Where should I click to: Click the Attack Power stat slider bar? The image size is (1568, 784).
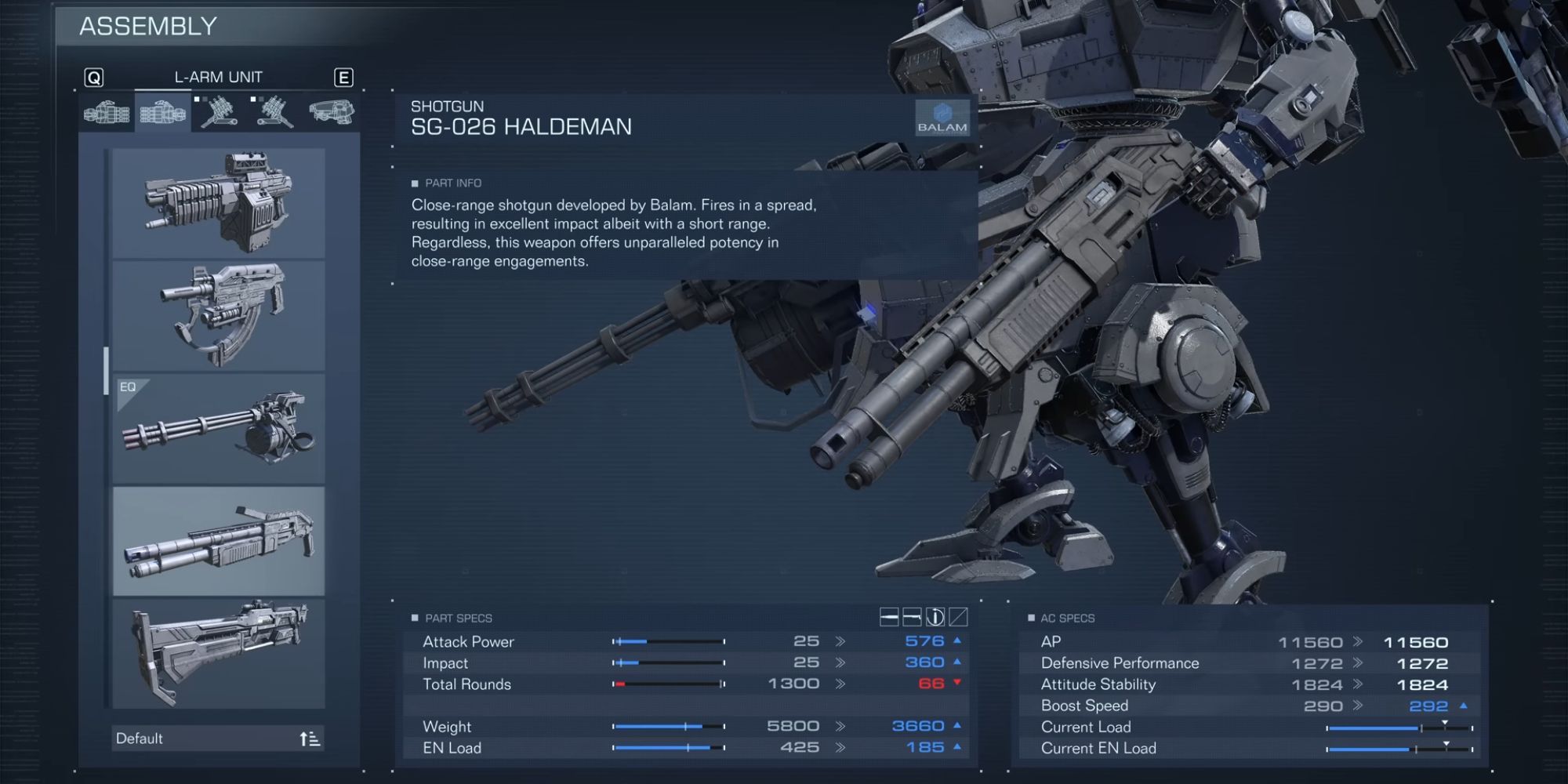668,641
